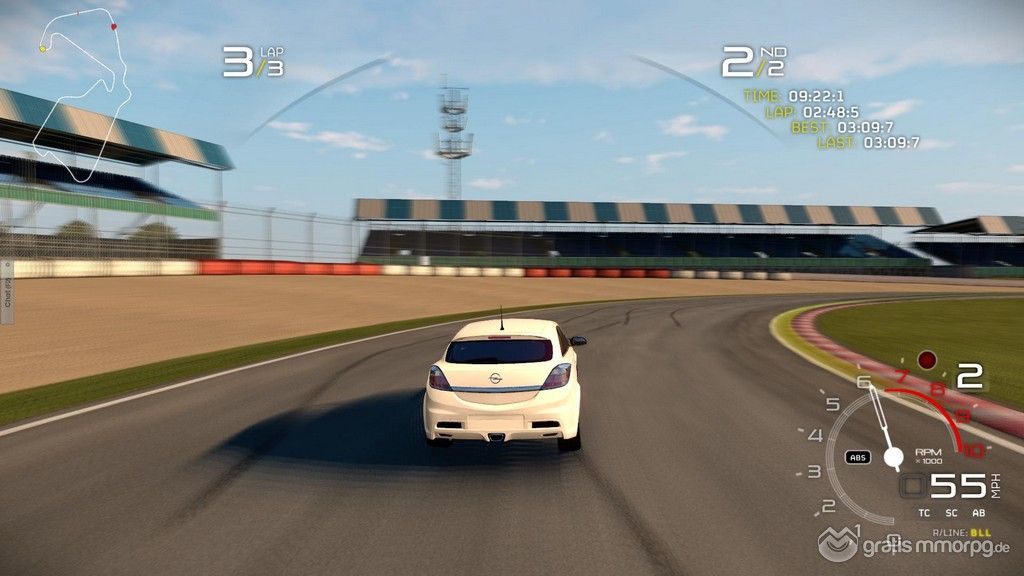Click the red shift light indicator
Image resolution: width=1024 pixels, height=576 pixels.
[x=927, y=359]
